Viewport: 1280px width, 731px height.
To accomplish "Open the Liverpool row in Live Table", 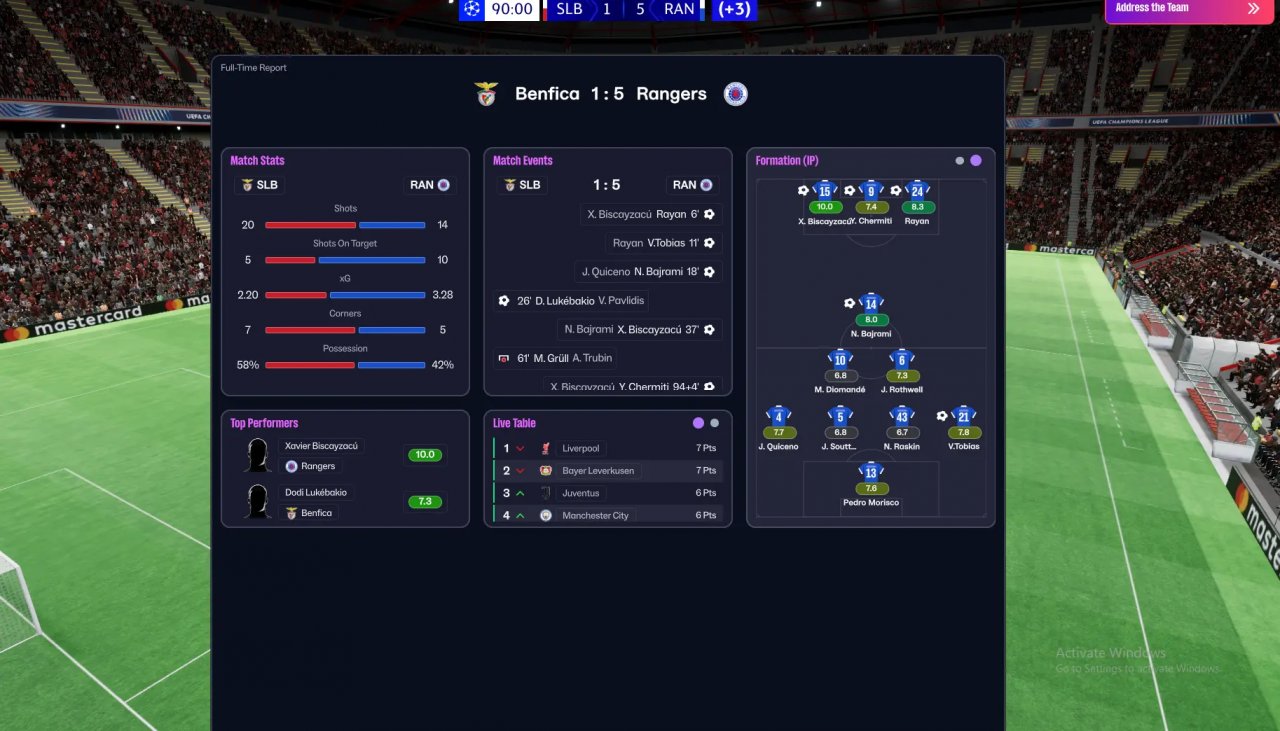I will tap(580, 448).
